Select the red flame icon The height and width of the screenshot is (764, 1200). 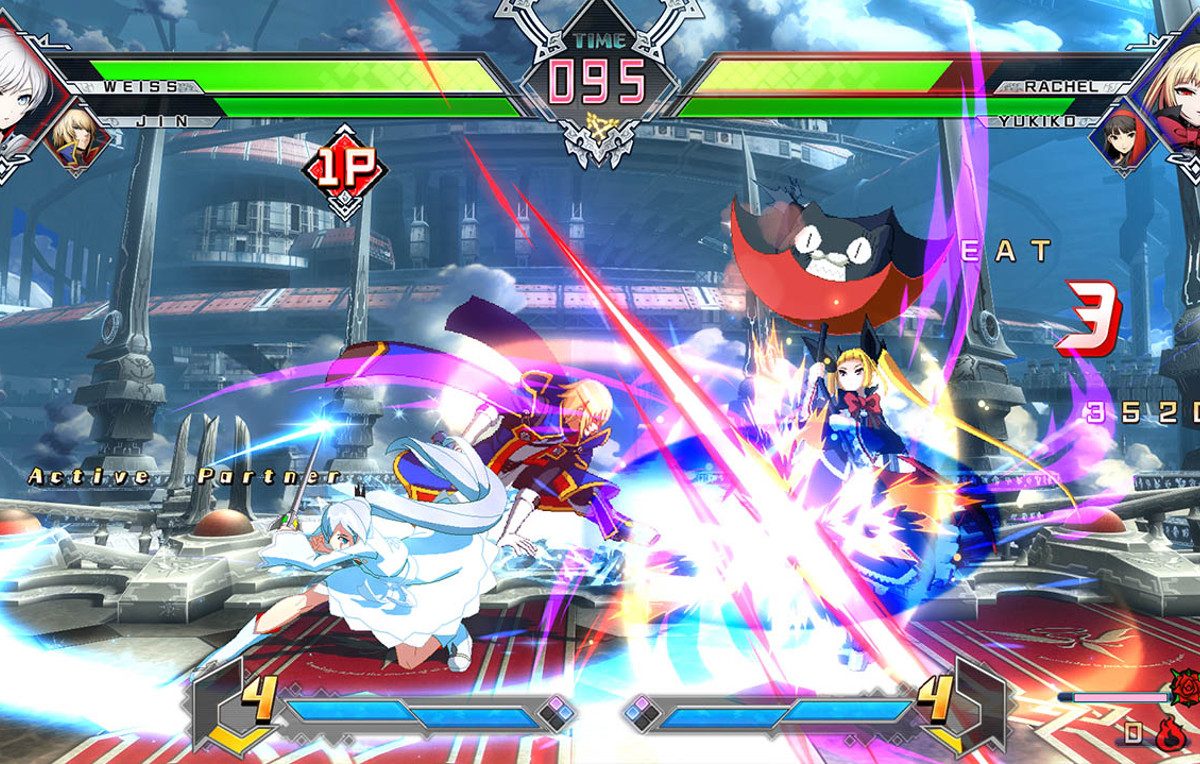click(x=1170, y=733)
